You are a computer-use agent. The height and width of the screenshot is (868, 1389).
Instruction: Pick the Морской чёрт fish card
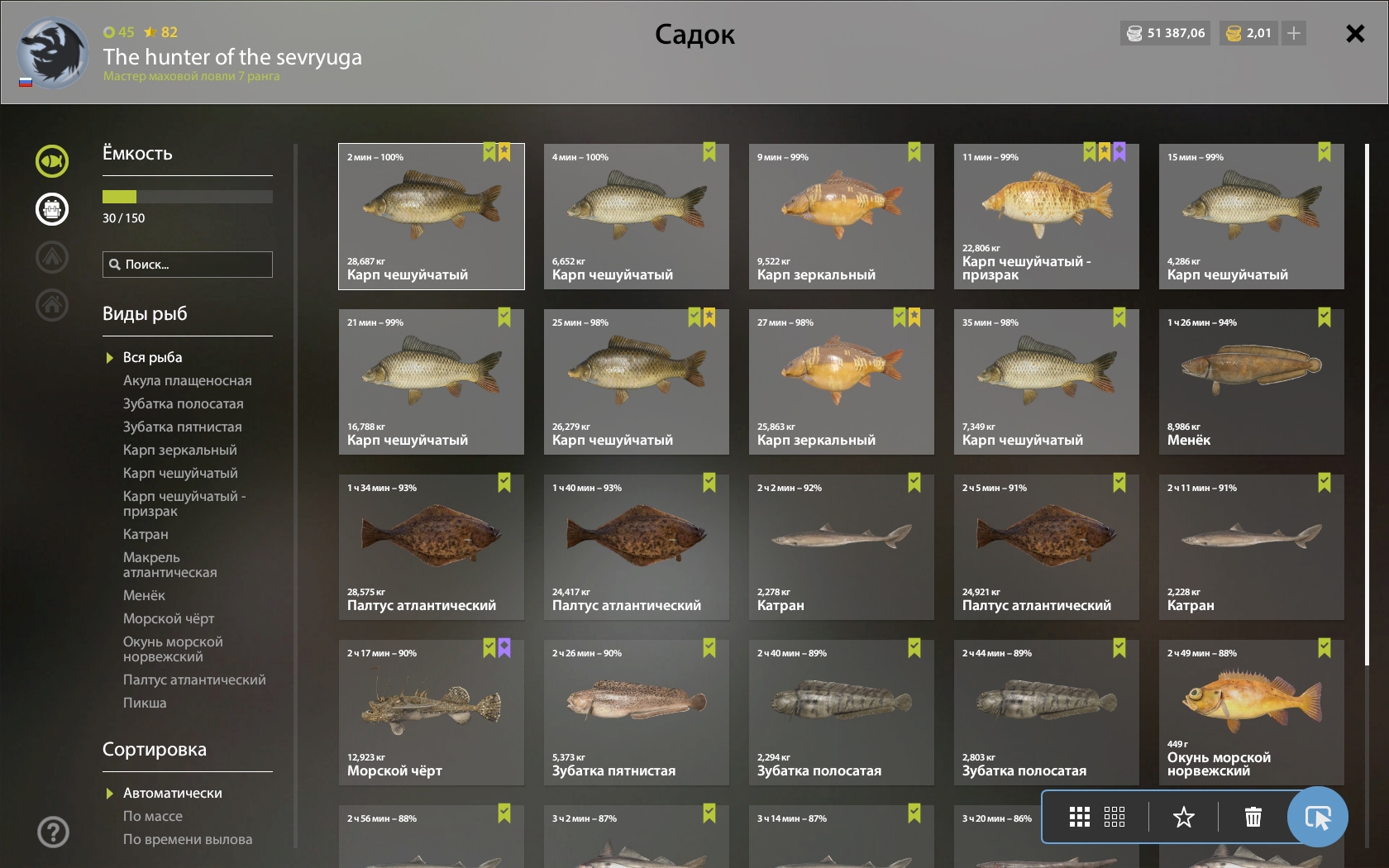point(431,713)
